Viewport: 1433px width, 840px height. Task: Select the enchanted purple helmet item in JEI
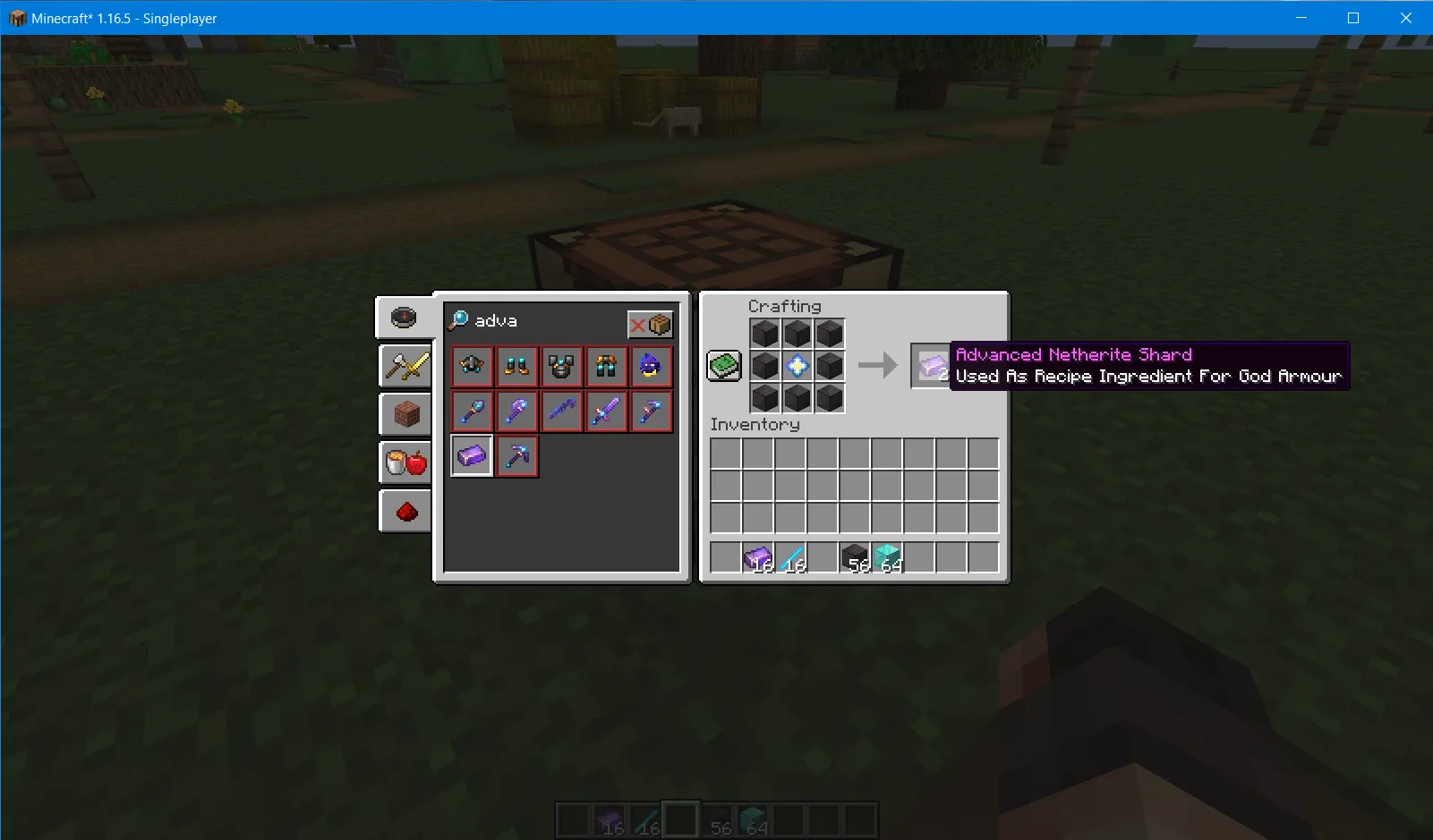[x=651, y=366]
